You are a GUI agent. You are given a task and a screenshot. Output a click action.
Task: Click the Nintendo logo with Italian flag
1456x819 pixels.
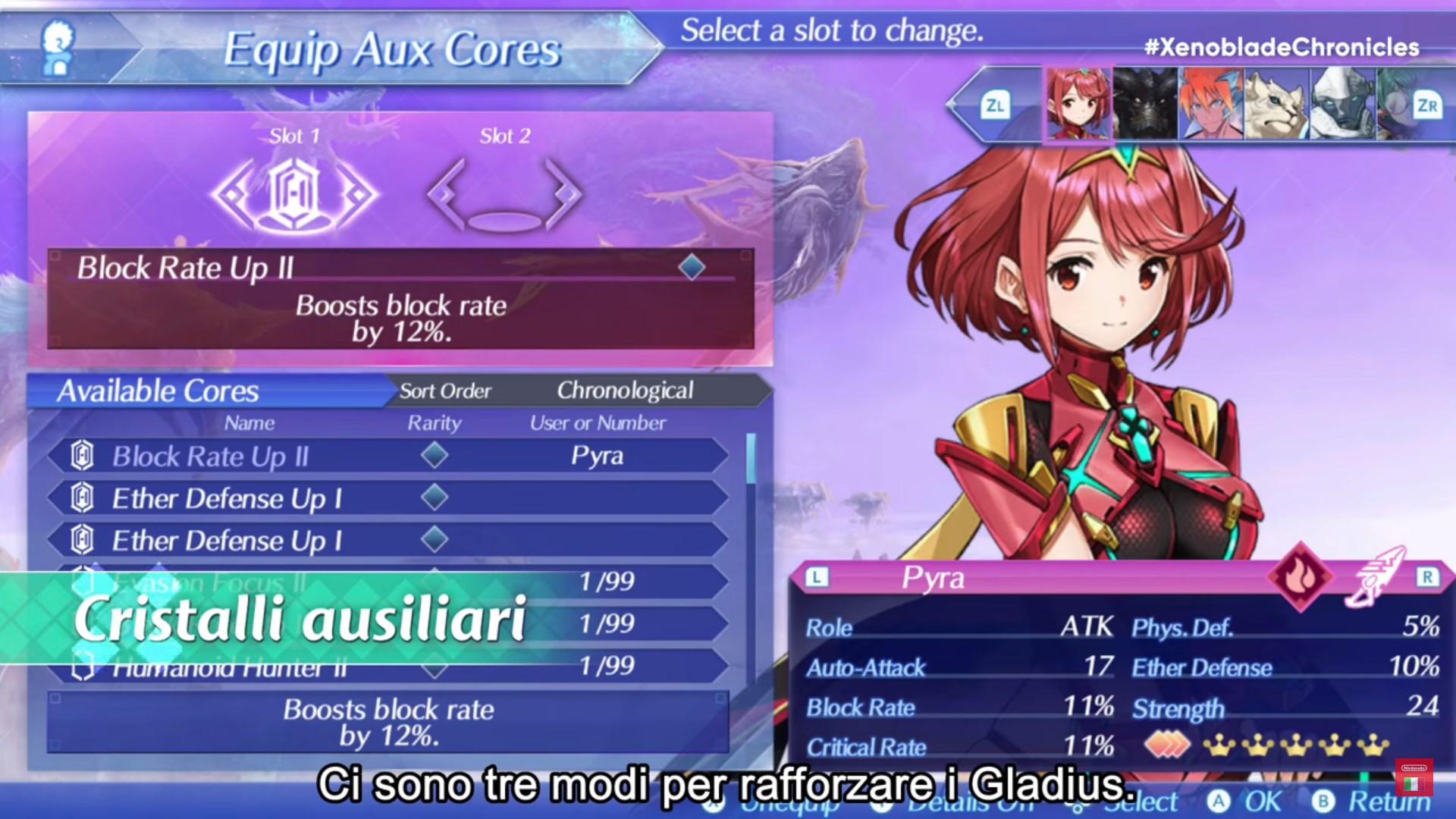(x=1414, y=777)
